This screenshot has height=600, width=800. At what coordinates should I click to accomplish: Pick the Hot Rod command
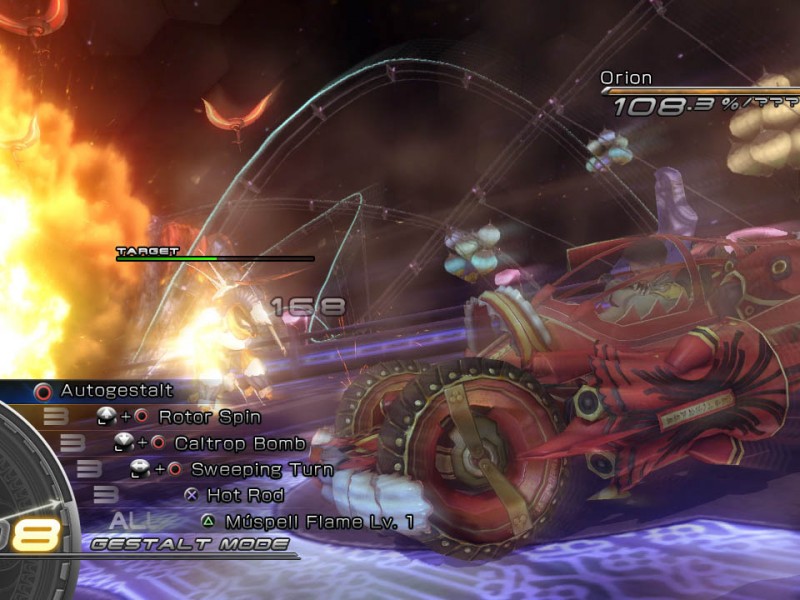(x=245, y=495)
